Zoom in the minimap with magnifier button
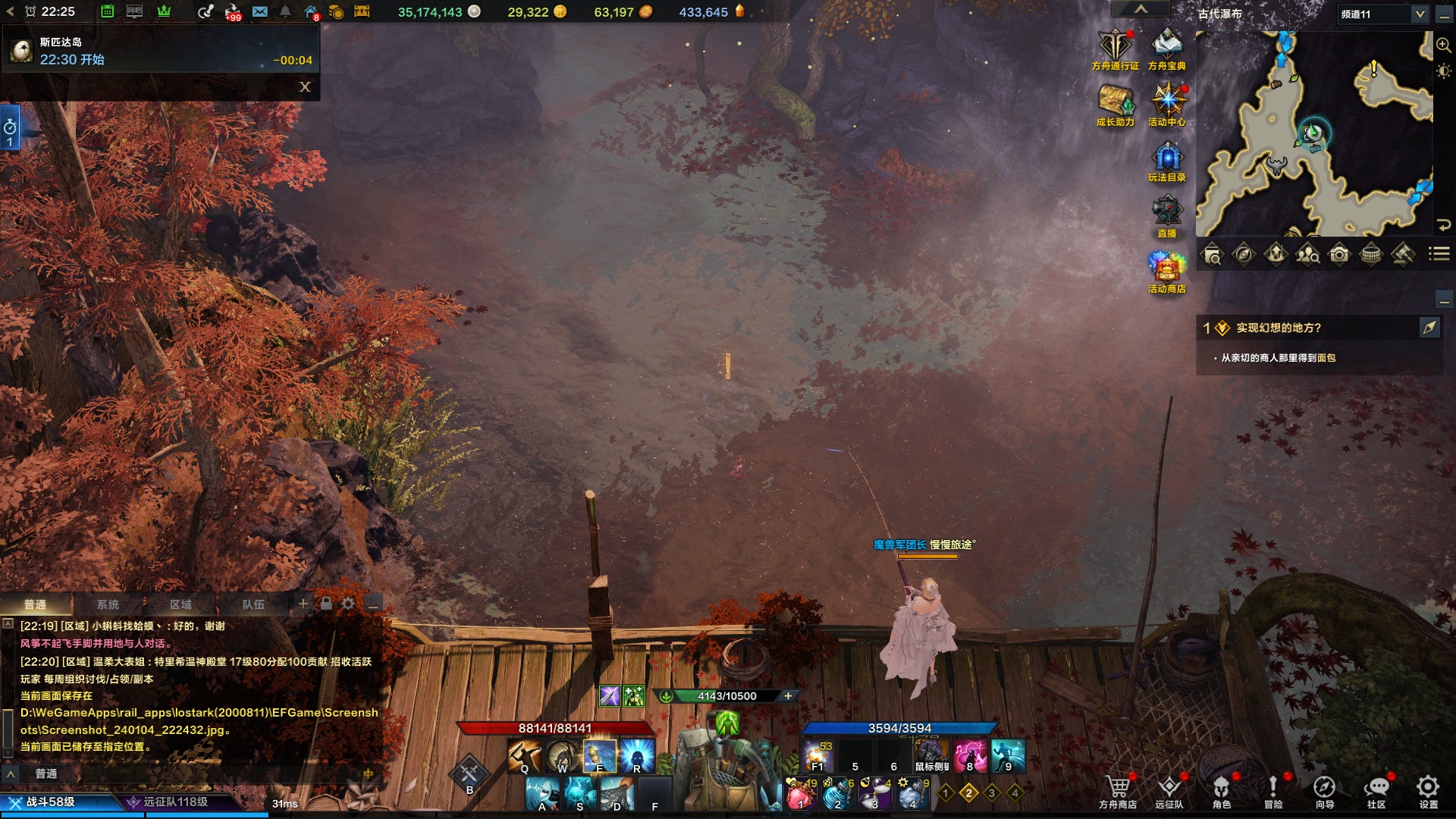This screenshot has height=819, width=1456. tap(1443, 46)
